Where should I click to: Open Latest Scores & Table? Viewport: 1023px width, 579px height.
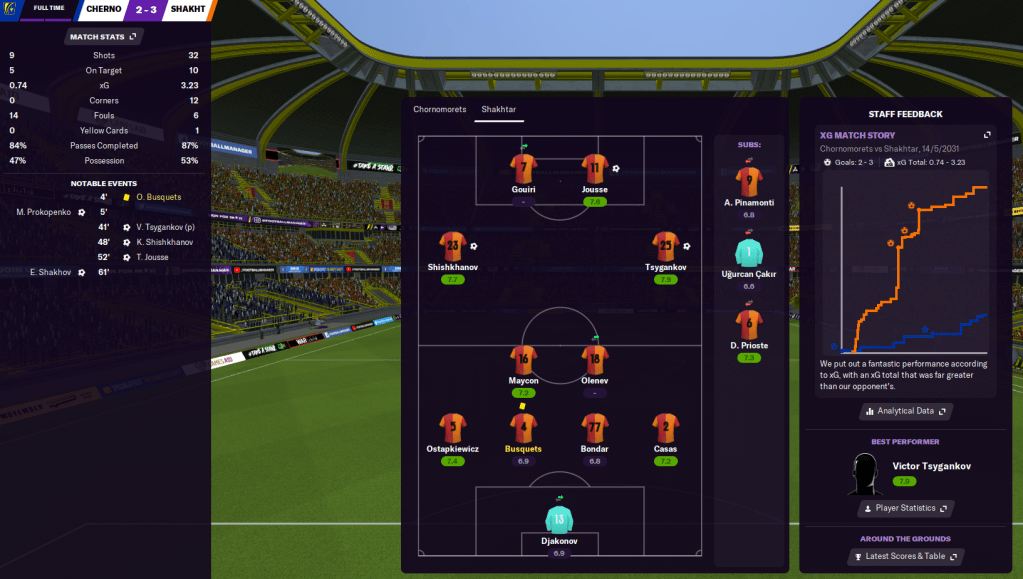click(905, 556)
